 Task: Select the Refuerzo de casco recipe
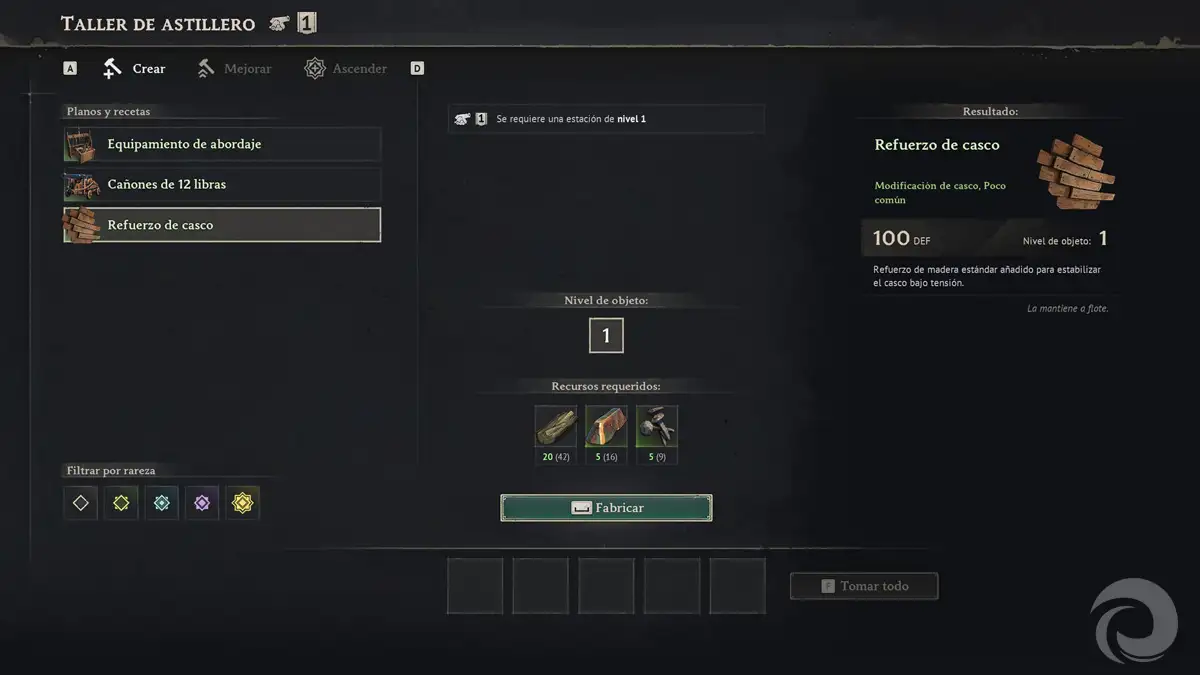(x=222, y=225)
